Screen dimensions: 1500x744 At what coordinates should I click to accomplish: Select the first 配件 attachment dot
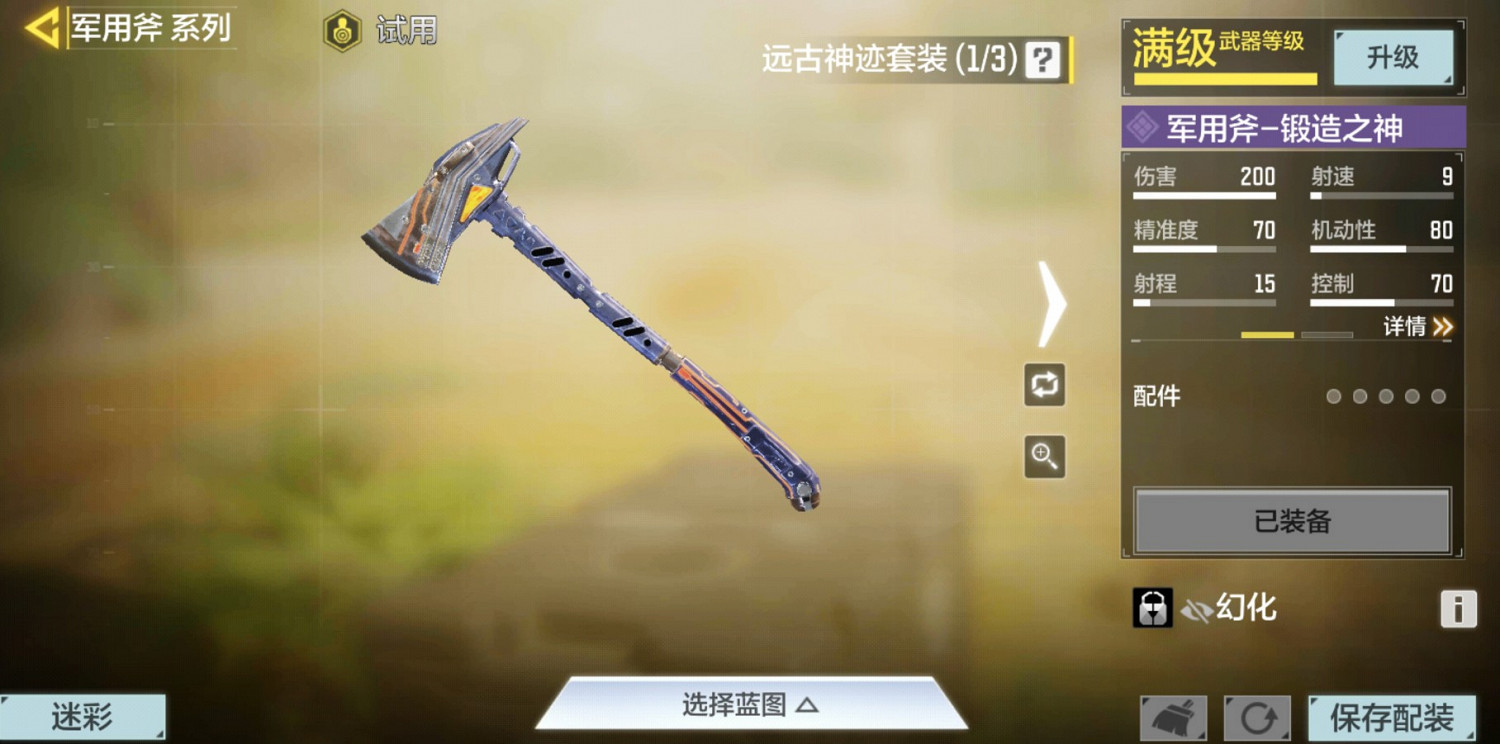coord(1333,396)
